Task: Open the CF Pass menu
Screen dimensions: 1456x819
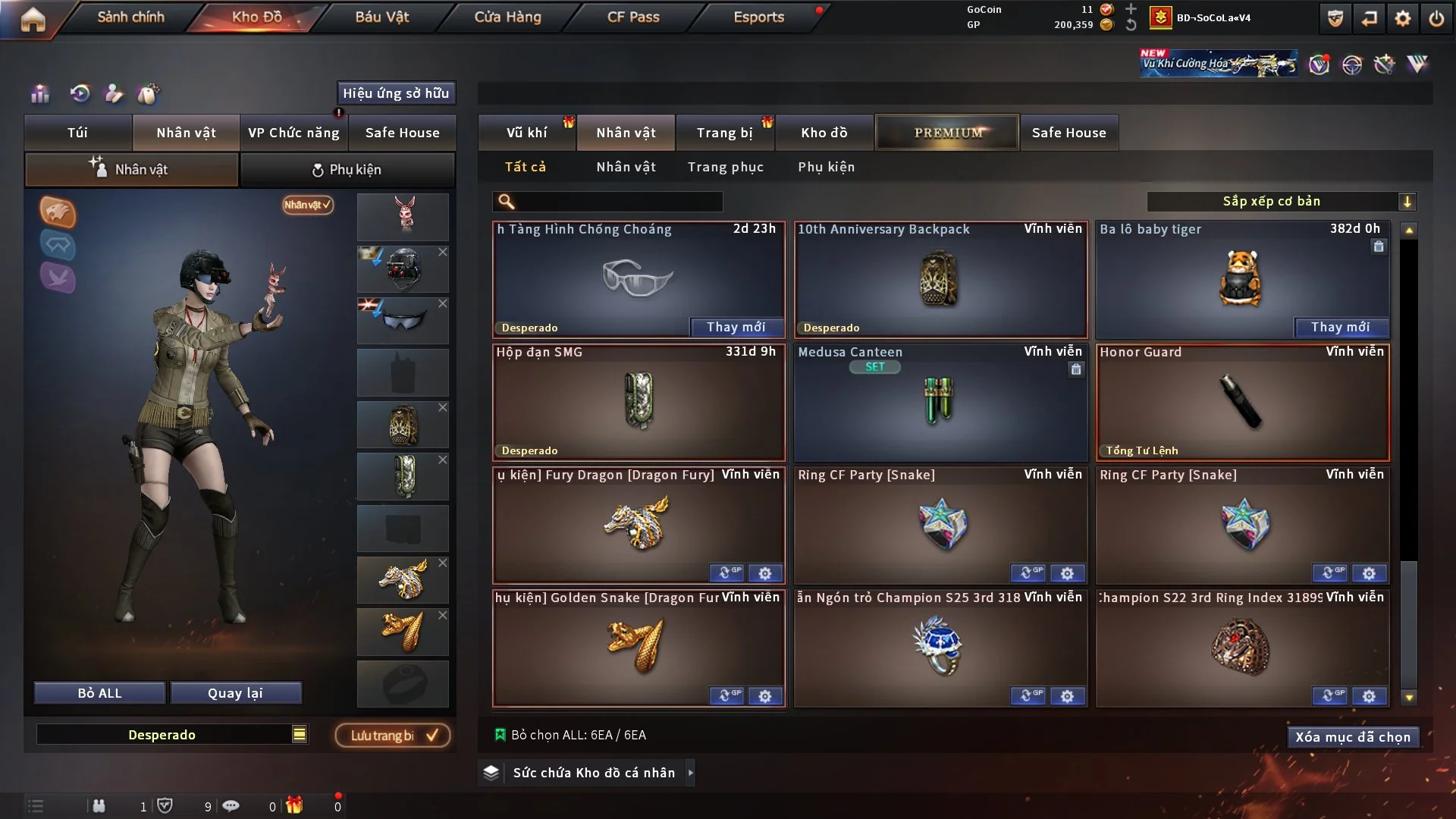Action: coord(633,17)
